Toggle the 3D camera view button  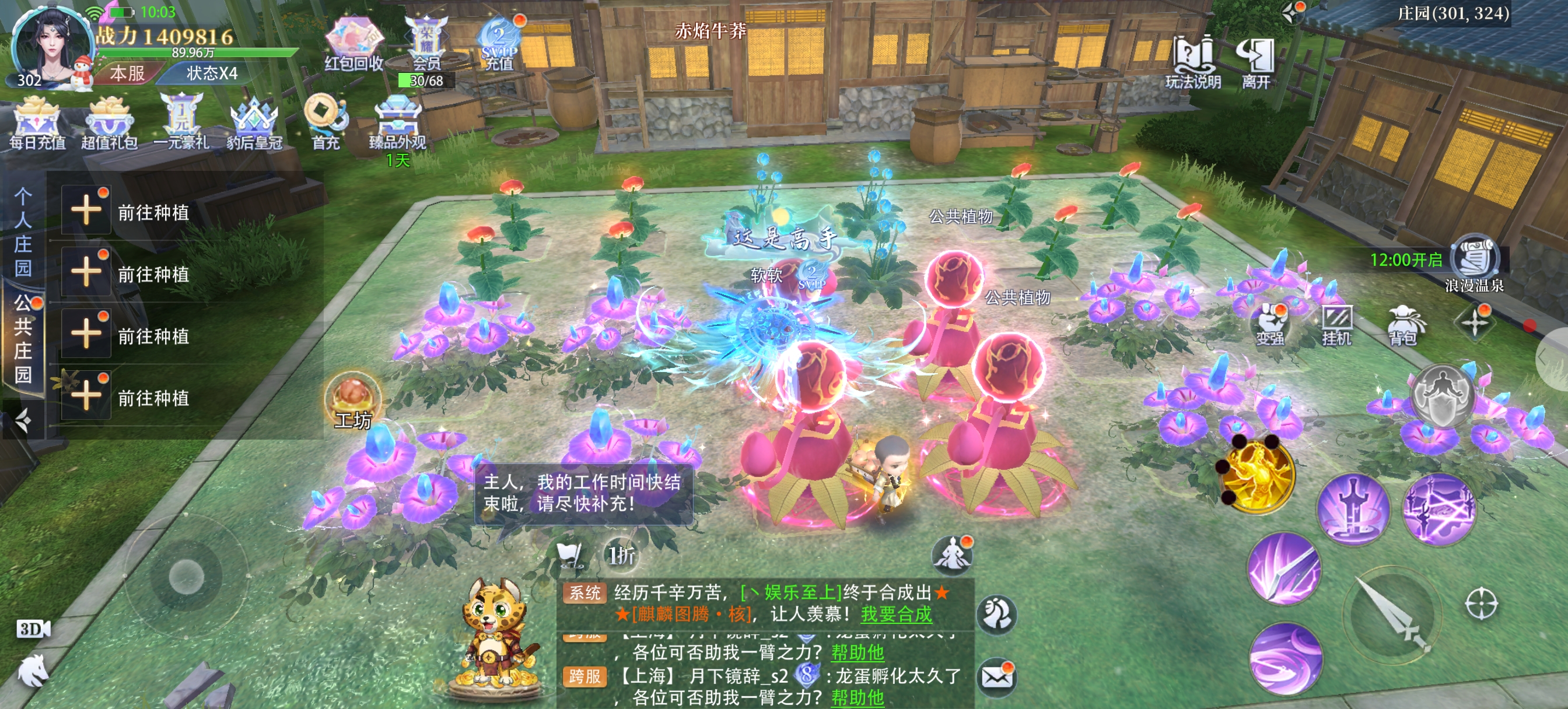pyautogui.click(x=33, y=629)
